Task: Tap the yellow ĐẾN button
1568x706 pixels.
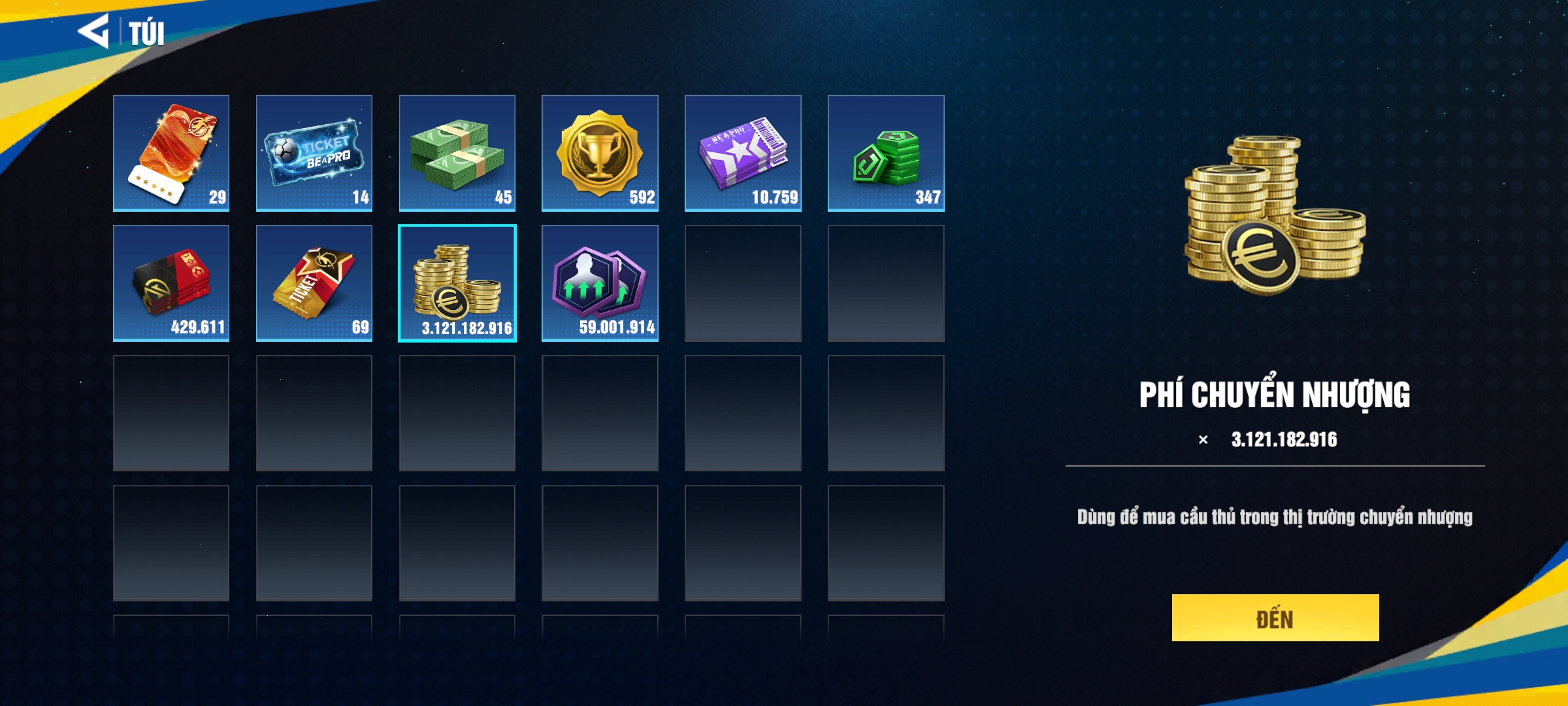Action: pos(1275,618)
